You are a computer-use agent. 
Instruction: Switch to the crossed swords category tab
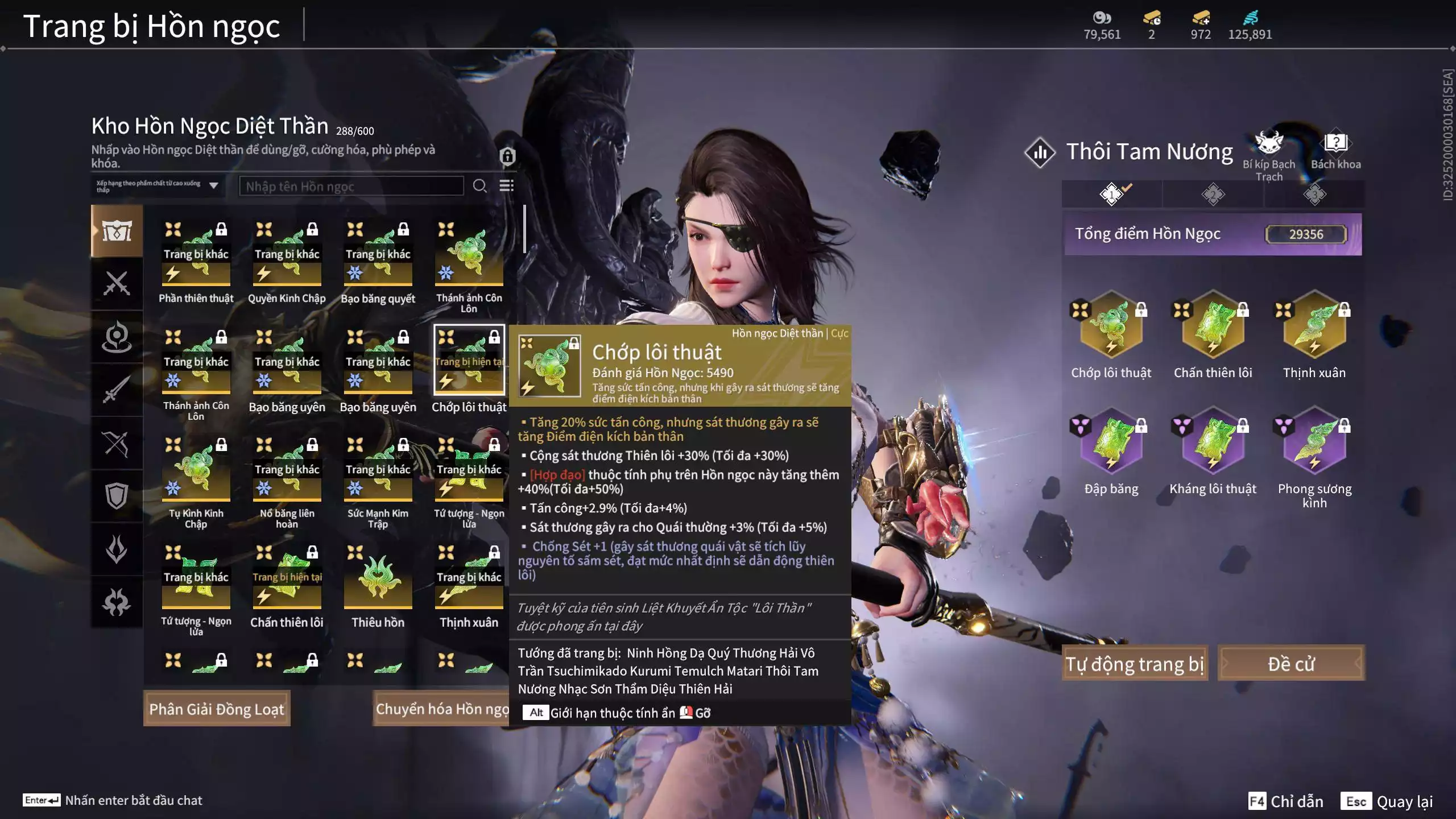(x=117, y=283)
